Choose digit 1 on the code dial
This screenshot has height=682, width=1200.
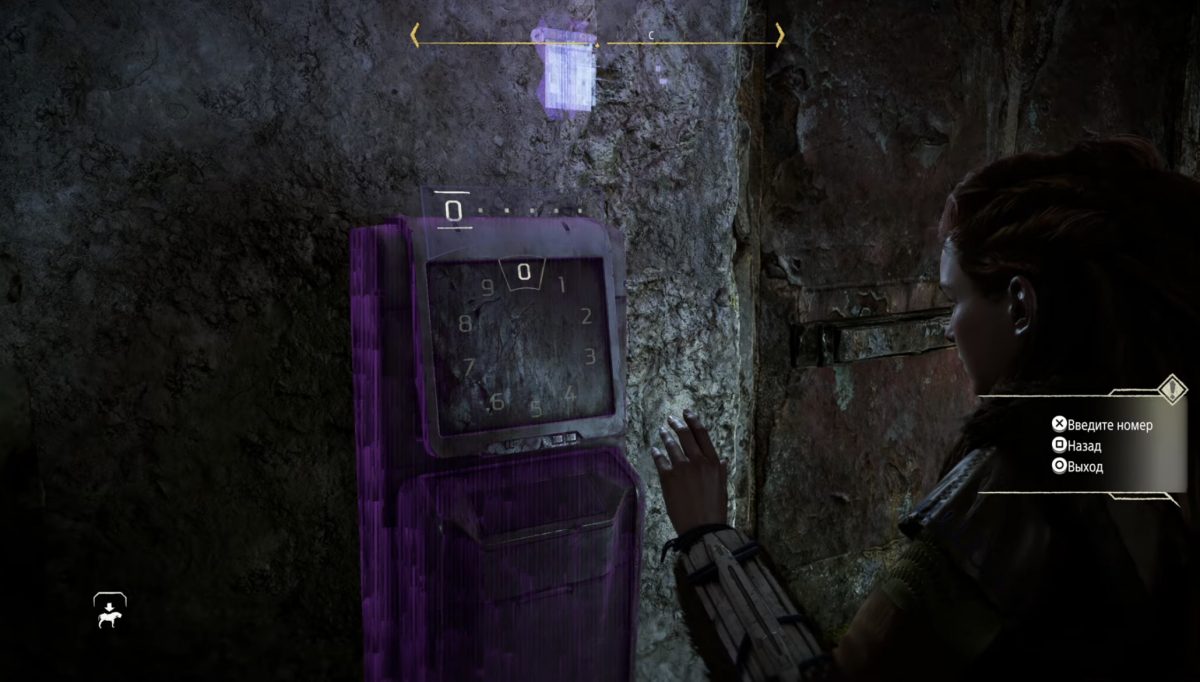pos(561,285)
